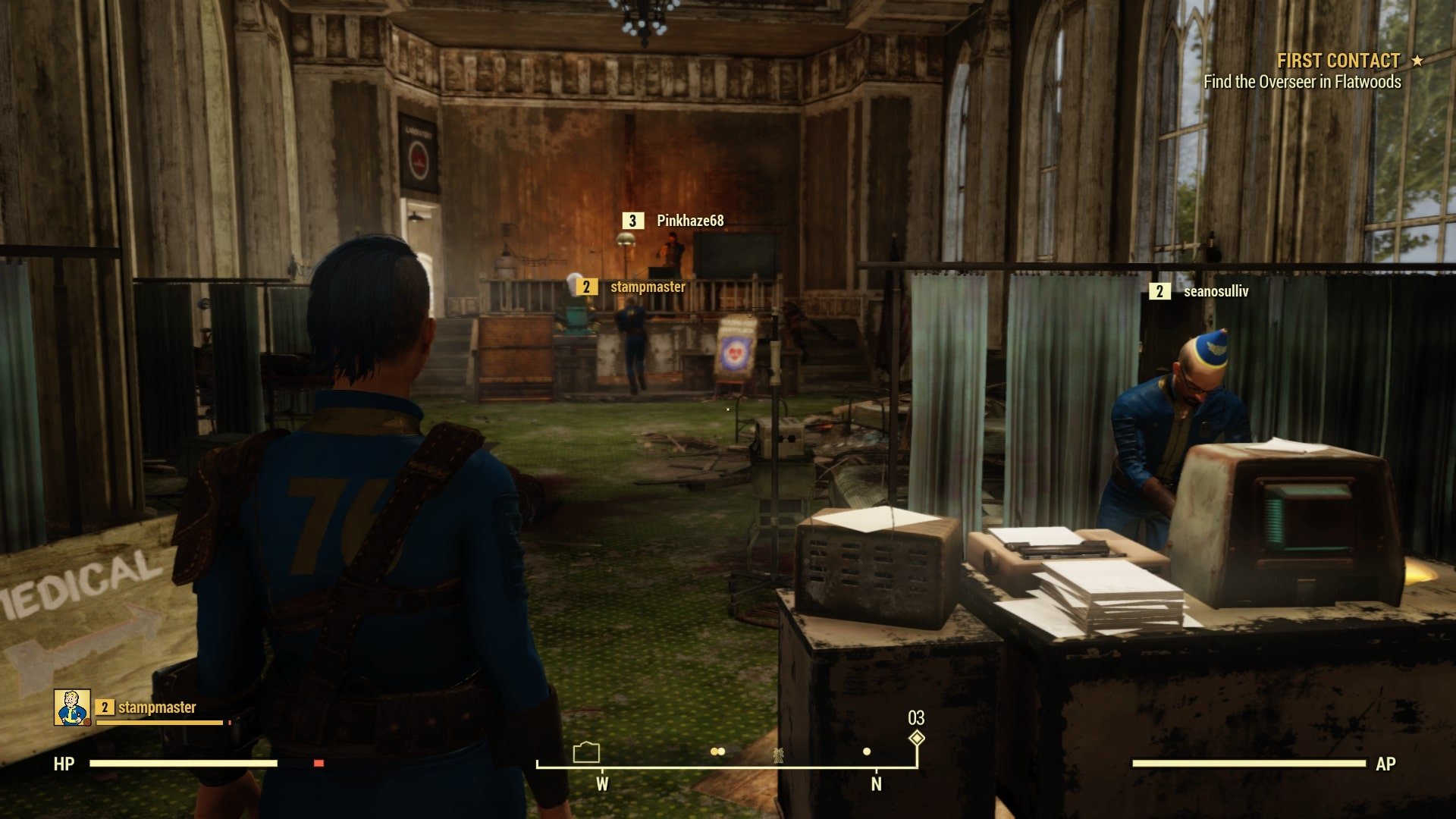Select the building location icon on compass
1456x819 pixels.
586,752
